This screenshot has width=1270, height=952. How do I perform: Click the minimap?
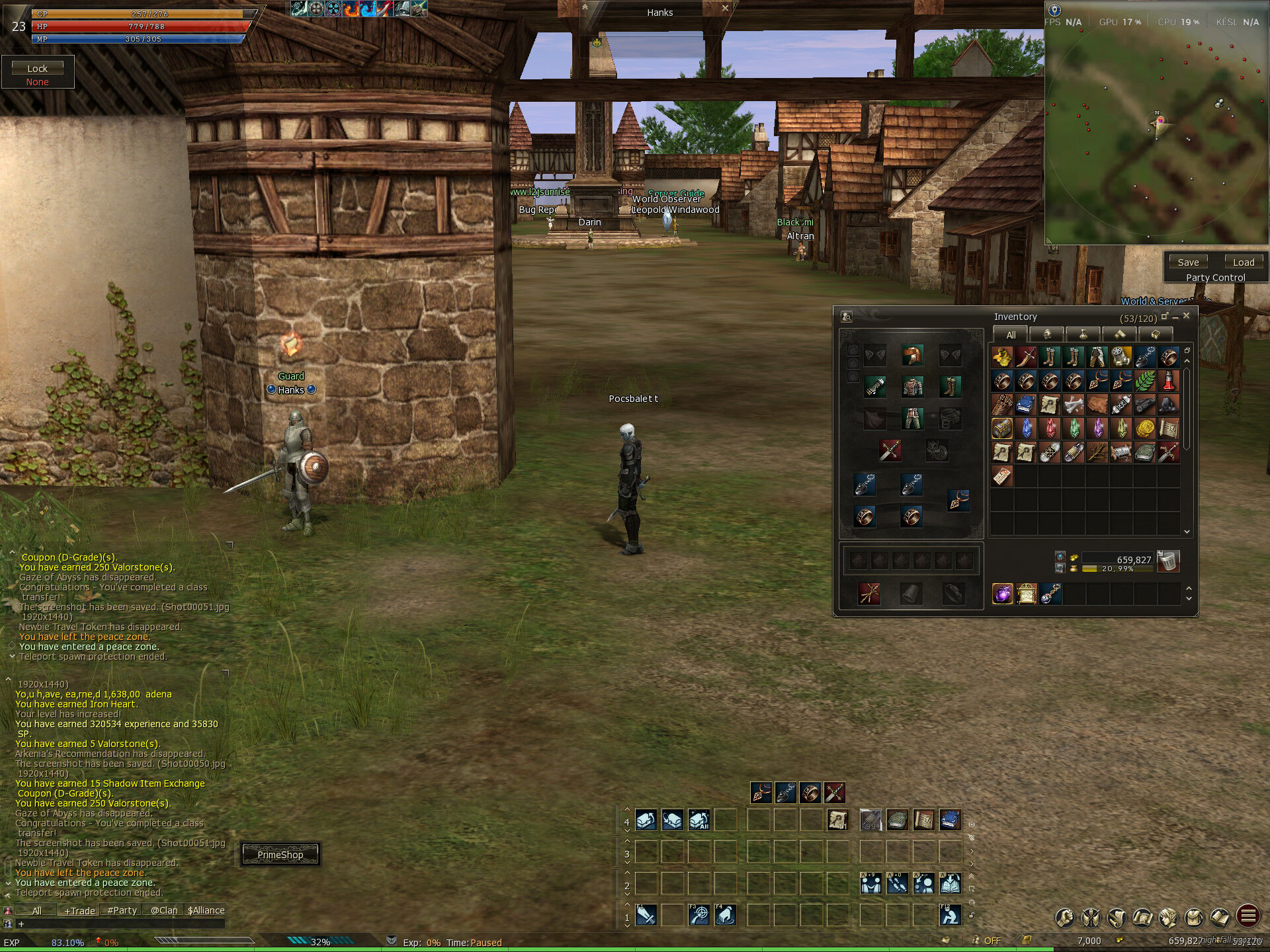pyautogui.click(x=1158, y=132)
